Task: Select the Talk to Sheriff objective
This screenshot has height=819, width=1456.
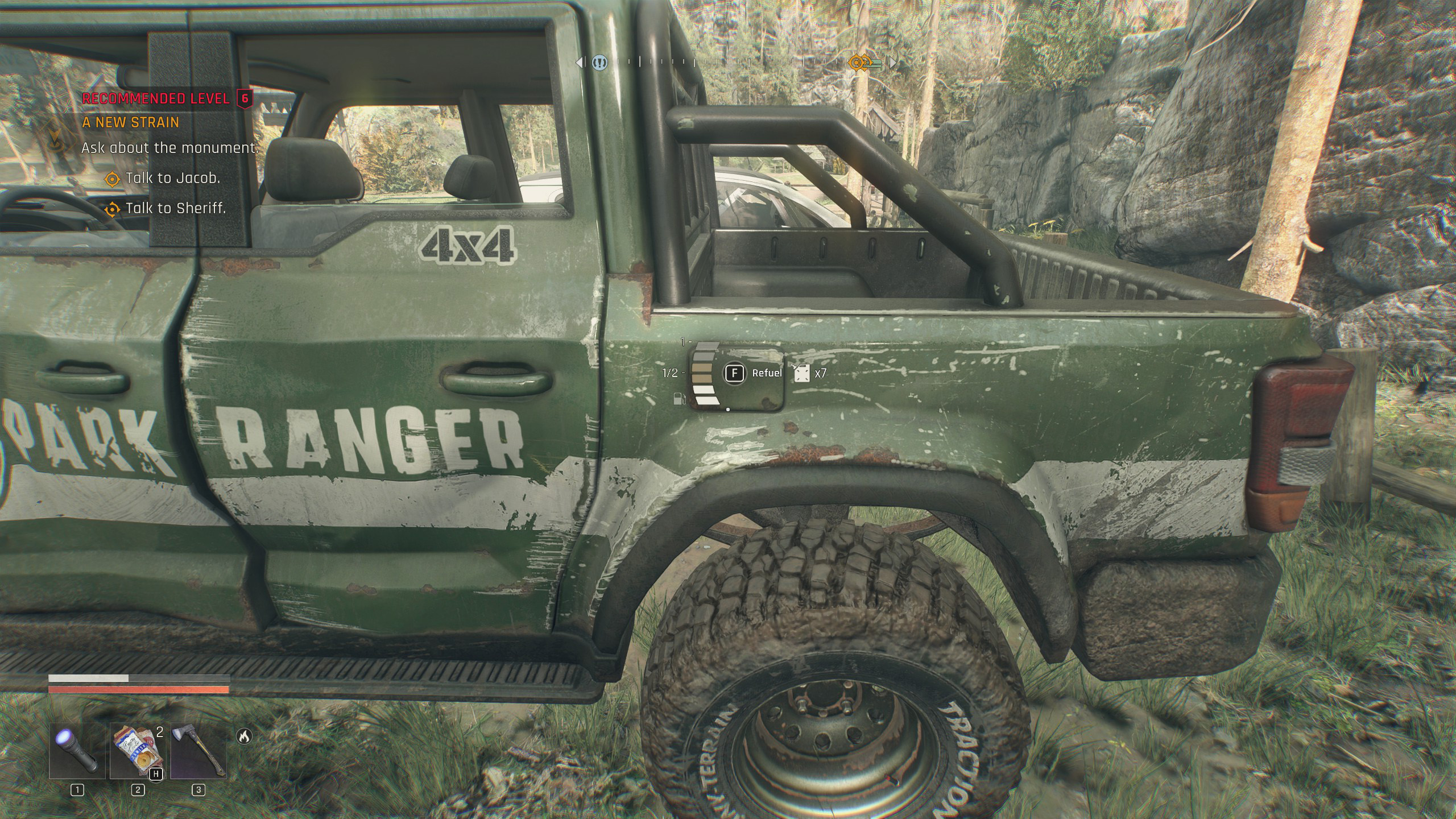Action: pos(175,208)
